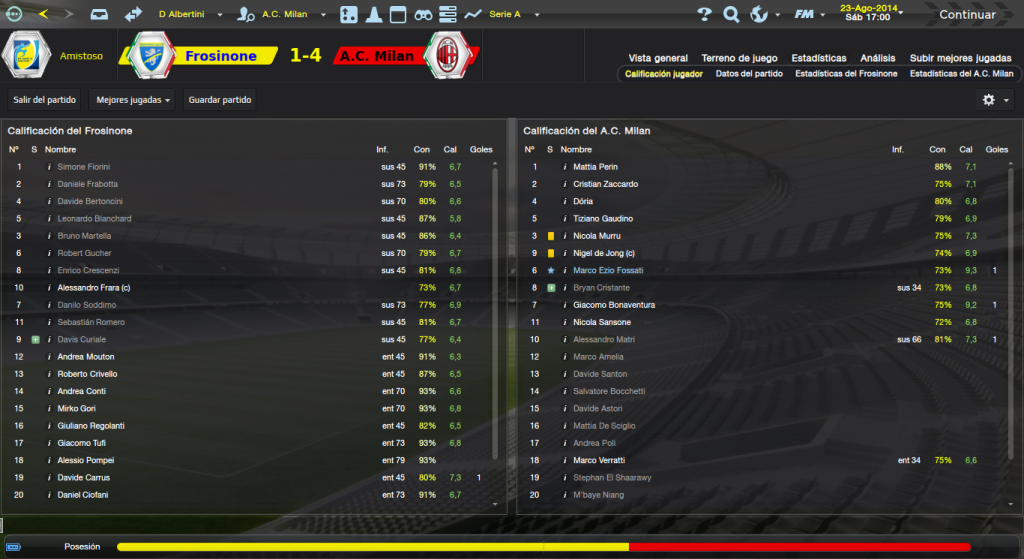Open Estadísticas del Frosinone subtab

click(x=846, y=73)
